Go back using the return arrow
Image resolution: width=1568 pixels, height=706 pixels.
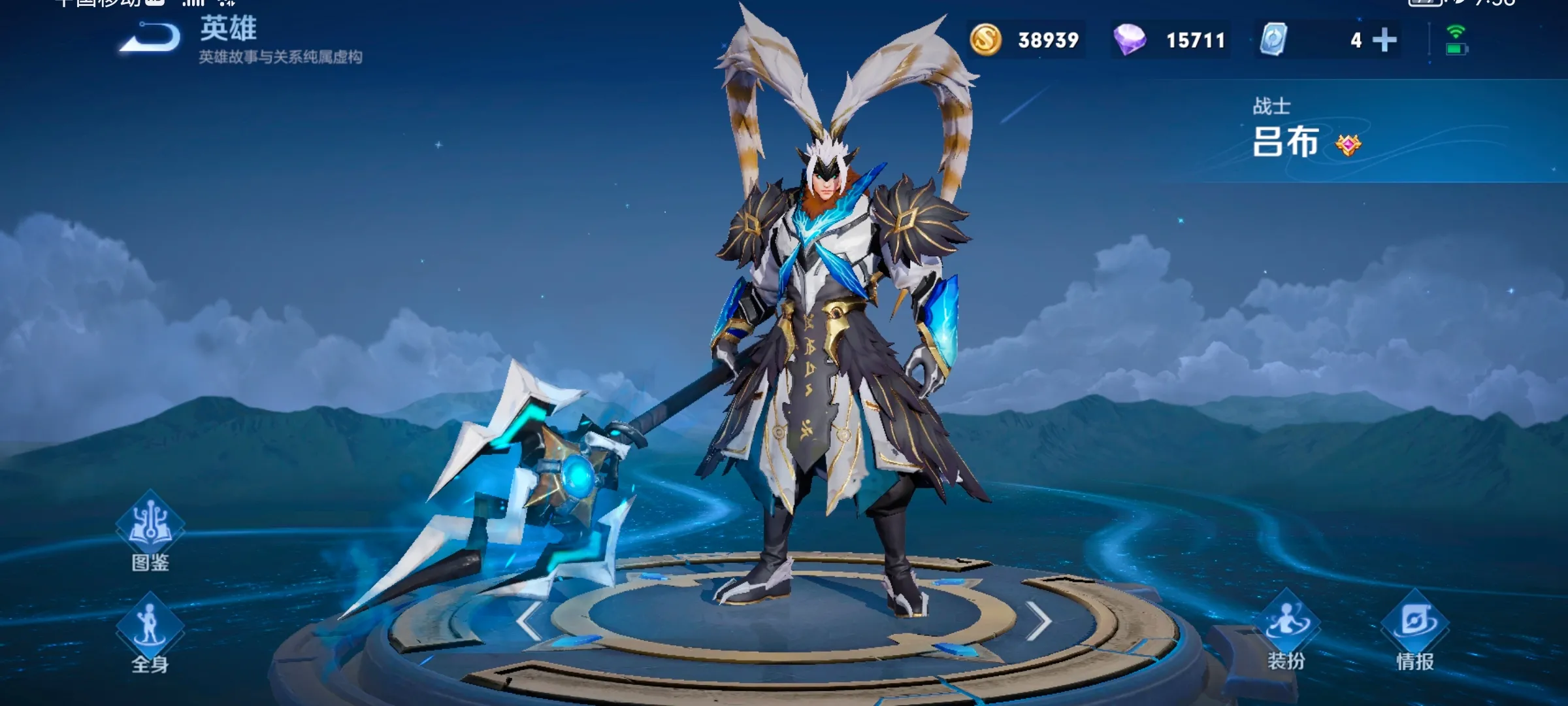(x=151, y=38)
